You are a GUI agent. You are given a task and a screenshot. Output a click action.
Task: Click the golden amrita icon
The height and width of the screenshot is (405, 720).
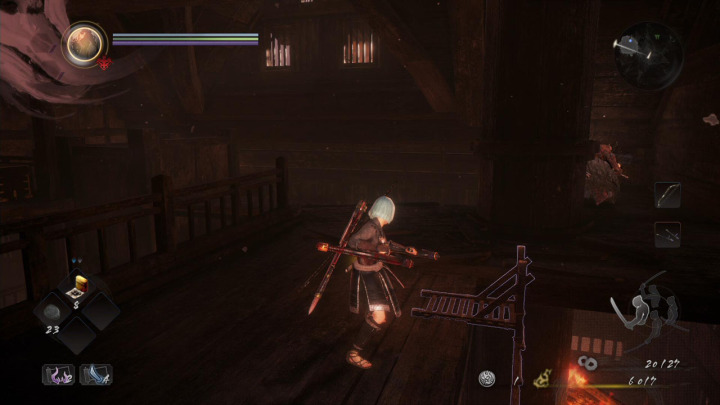[x=544, y=379]
